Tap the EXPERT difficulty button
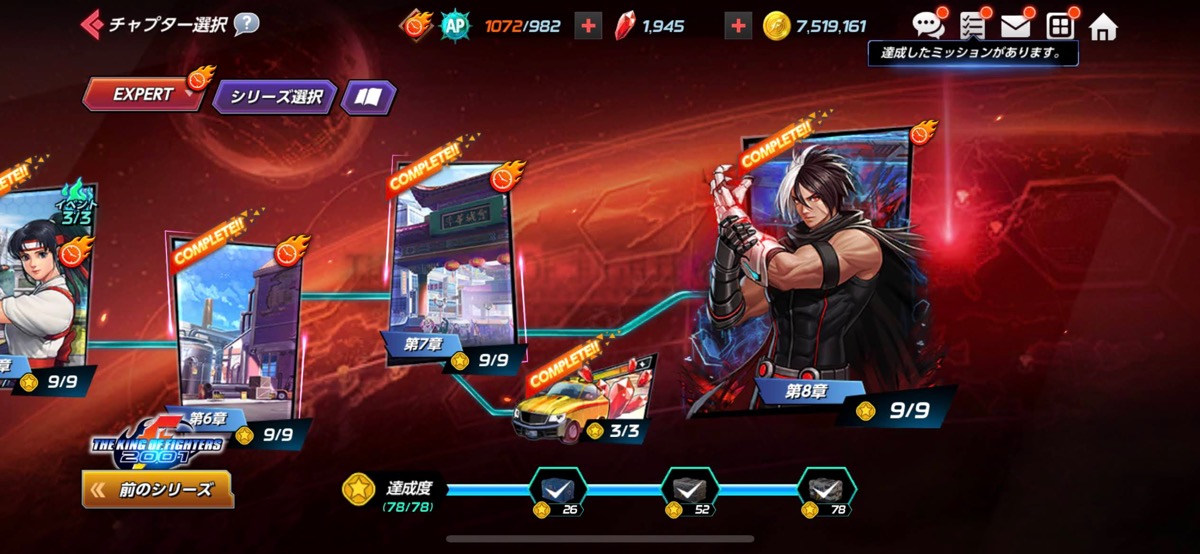1200x554 pixels. [143, 95]
